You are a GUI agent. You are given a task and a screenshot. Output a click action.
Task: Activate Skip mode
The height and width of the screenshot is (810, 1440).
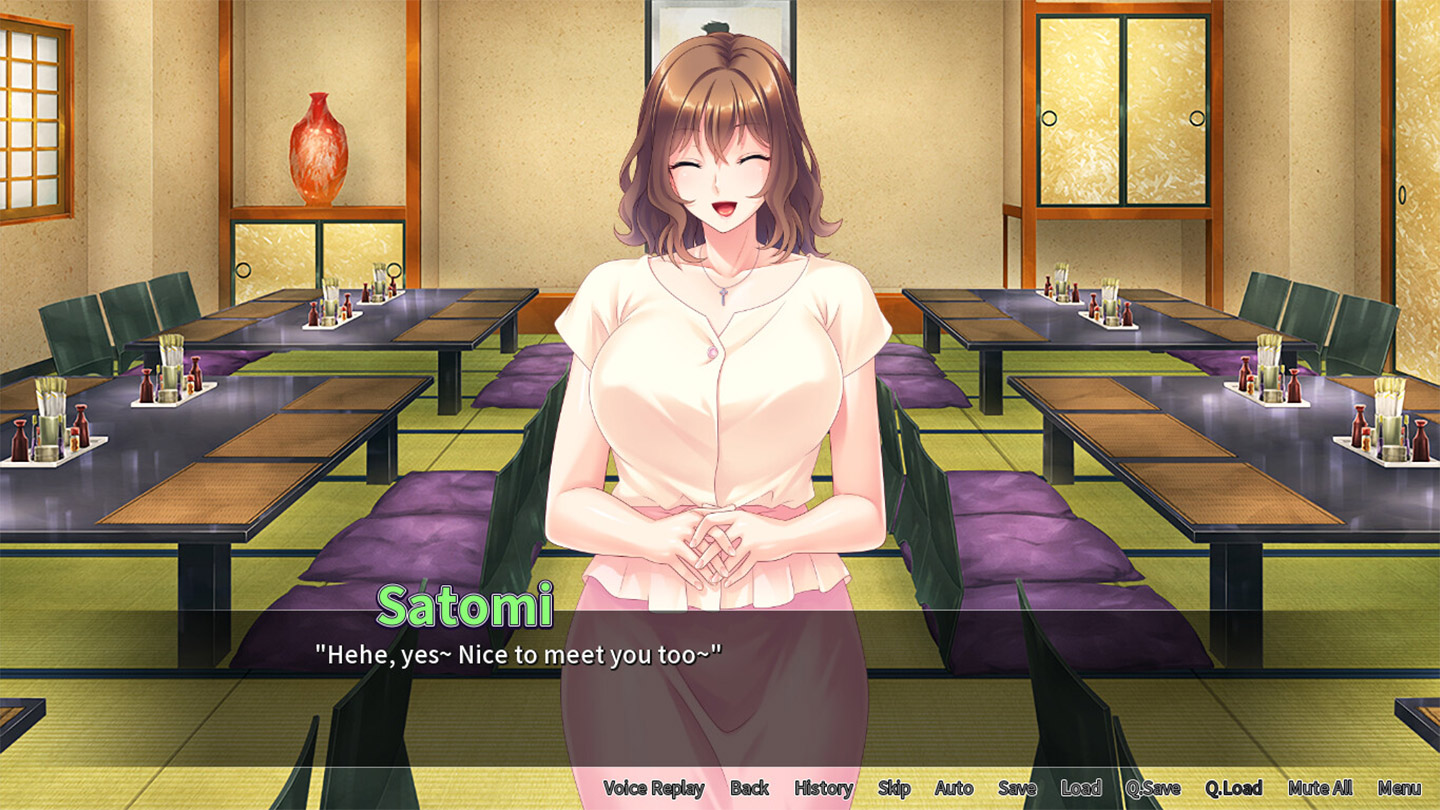coord(893,788)
